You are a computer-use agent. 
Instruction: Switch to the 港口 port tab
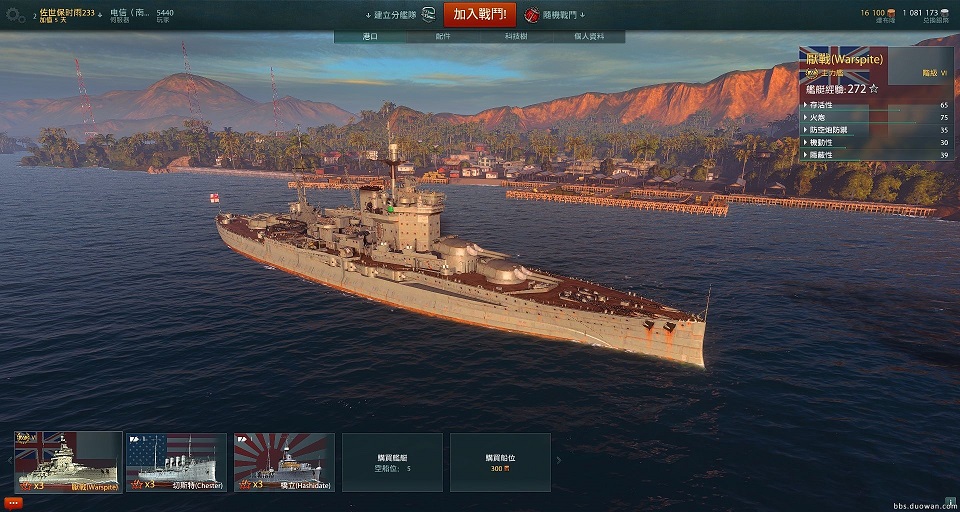pos(370,37)
